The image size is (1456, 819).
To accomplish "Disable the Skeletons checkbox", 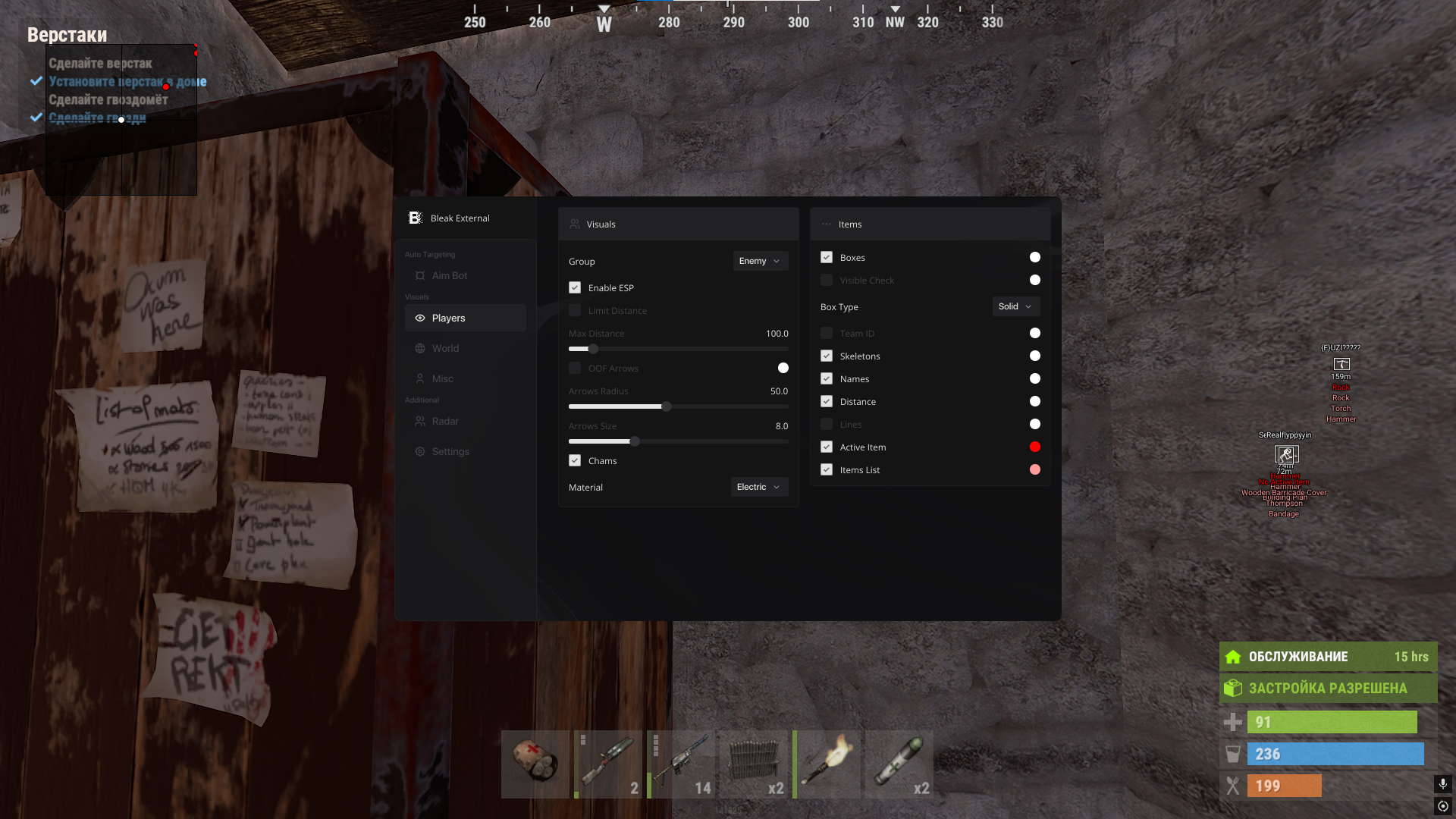I will coord(826,356).
